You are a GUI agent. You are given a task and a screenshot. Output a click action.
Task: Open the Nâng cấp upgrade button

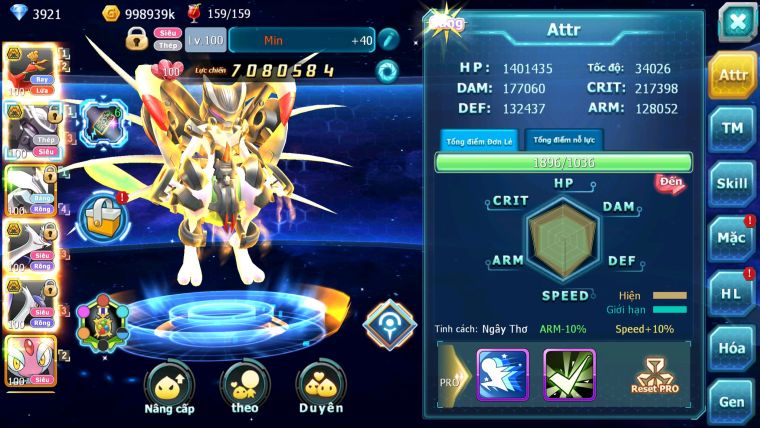(169, 389)
